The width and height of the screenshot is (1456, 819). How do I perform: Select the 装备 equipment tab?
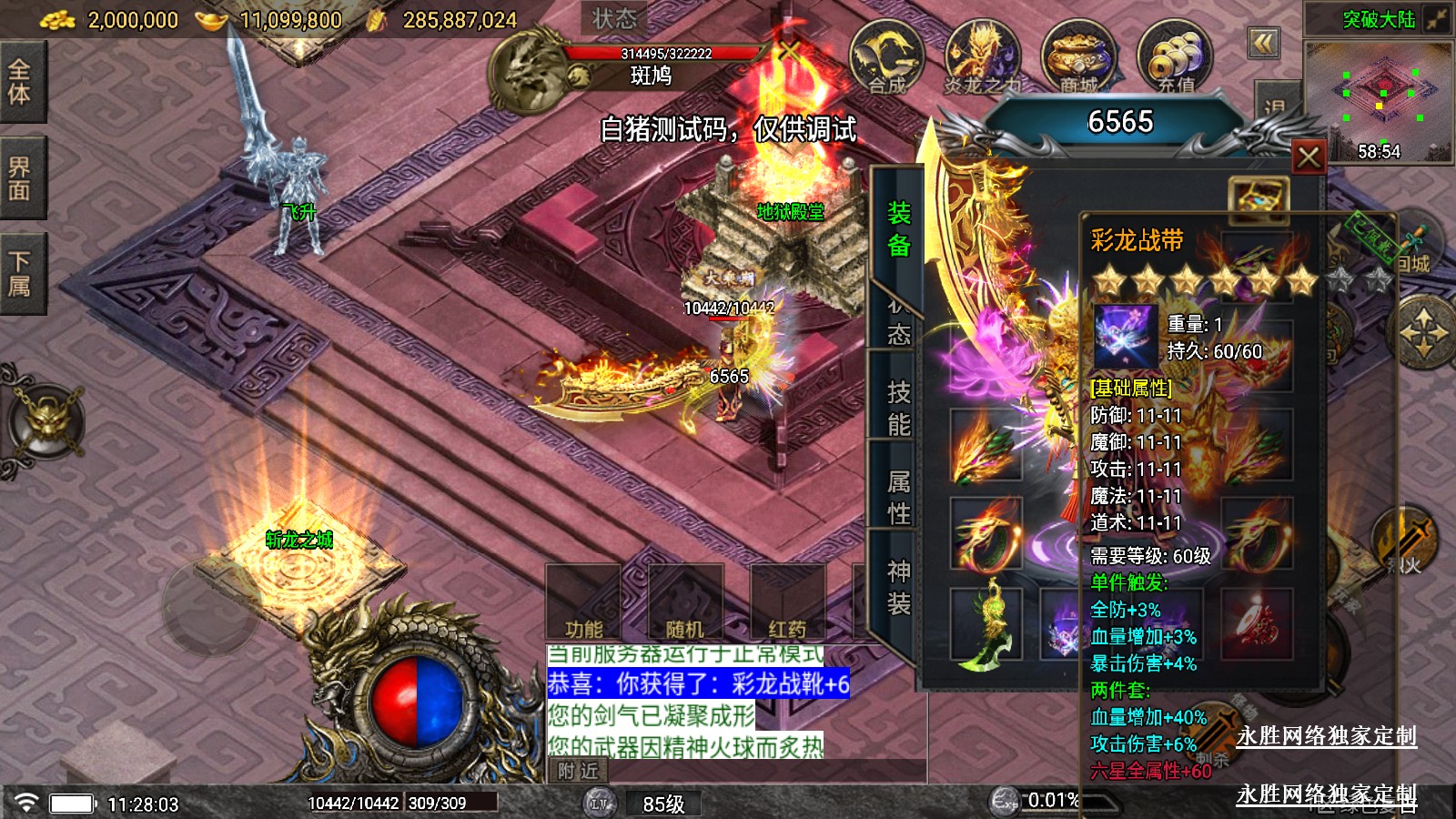(x=898, y=228)
